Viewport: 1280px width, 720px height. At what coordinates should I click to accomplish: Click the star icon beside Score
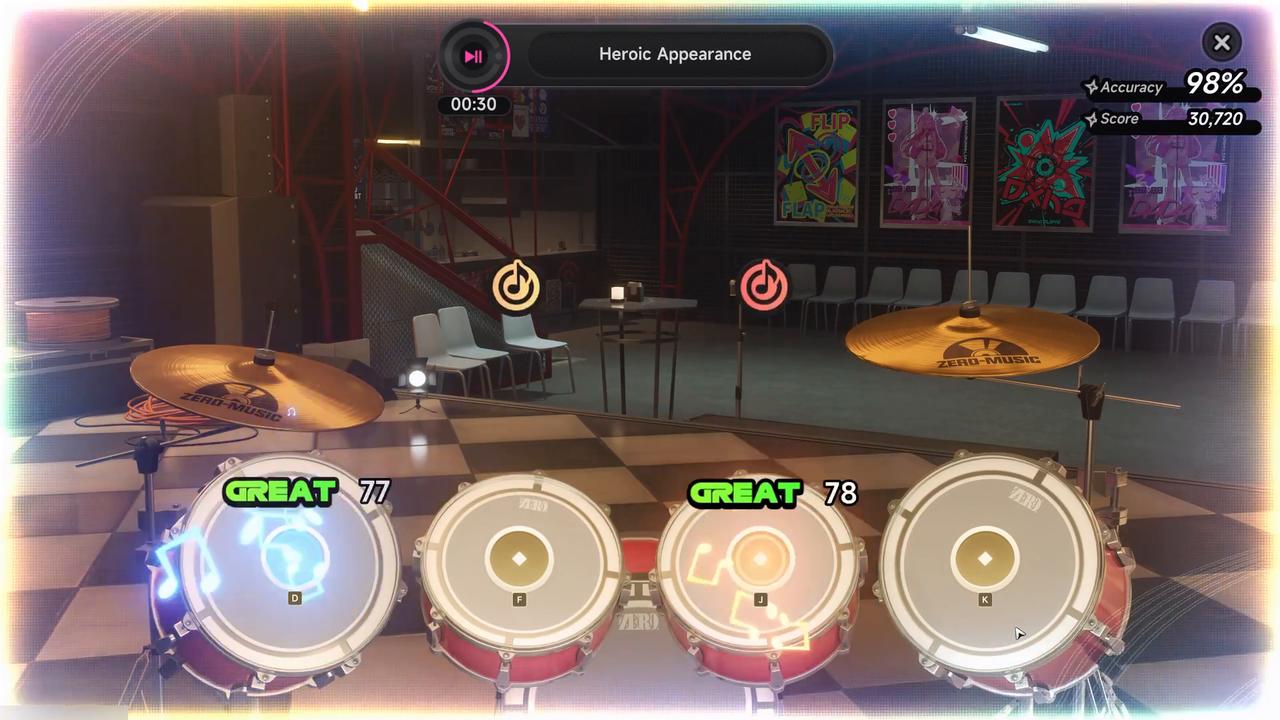click(1092, 119)
